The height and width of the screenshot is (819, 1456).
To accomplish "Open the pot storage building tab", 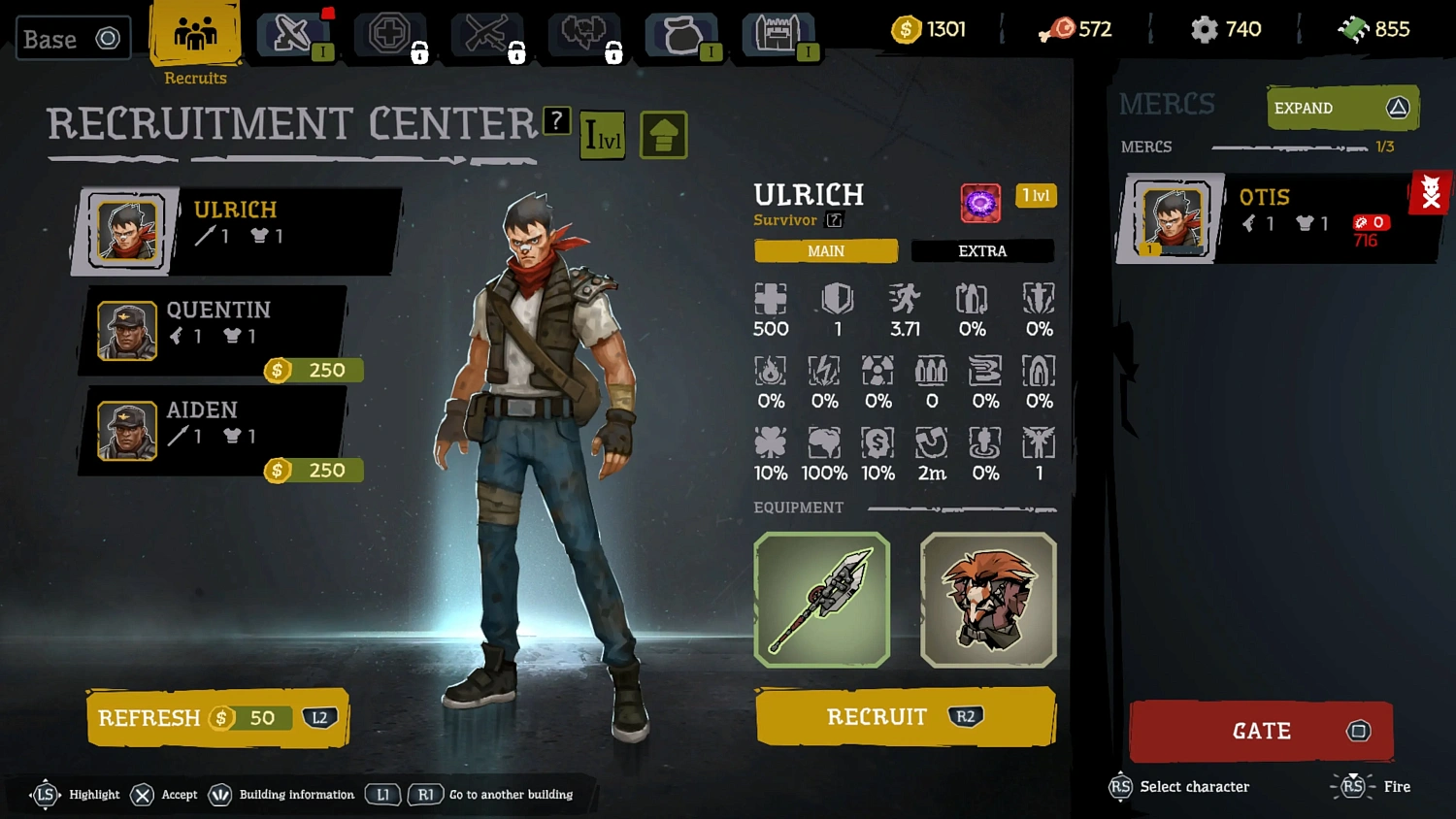I will [682, 35].
